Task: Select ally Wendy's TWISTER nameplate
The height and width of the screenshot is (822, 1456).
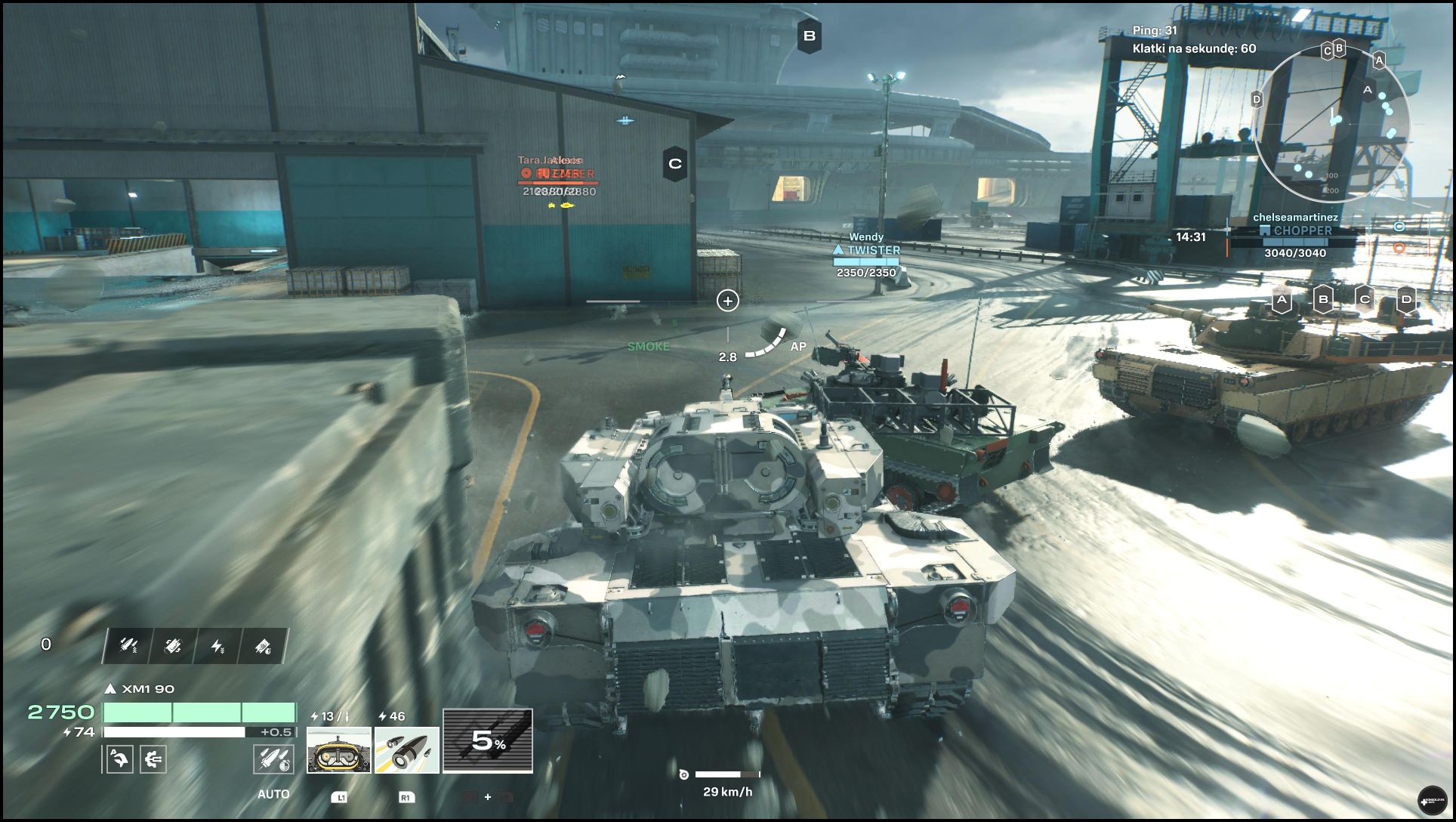Action: click(x=866, y=250)
